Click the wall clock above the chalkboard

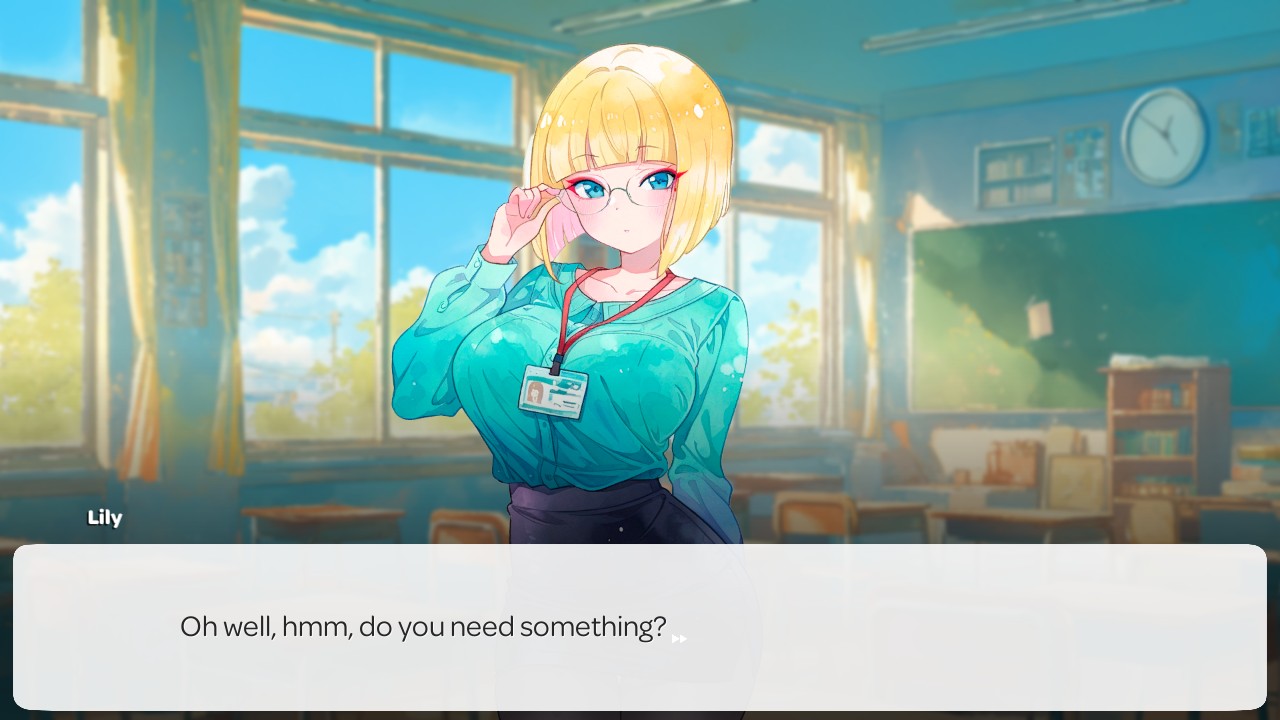pos(1164,135)
